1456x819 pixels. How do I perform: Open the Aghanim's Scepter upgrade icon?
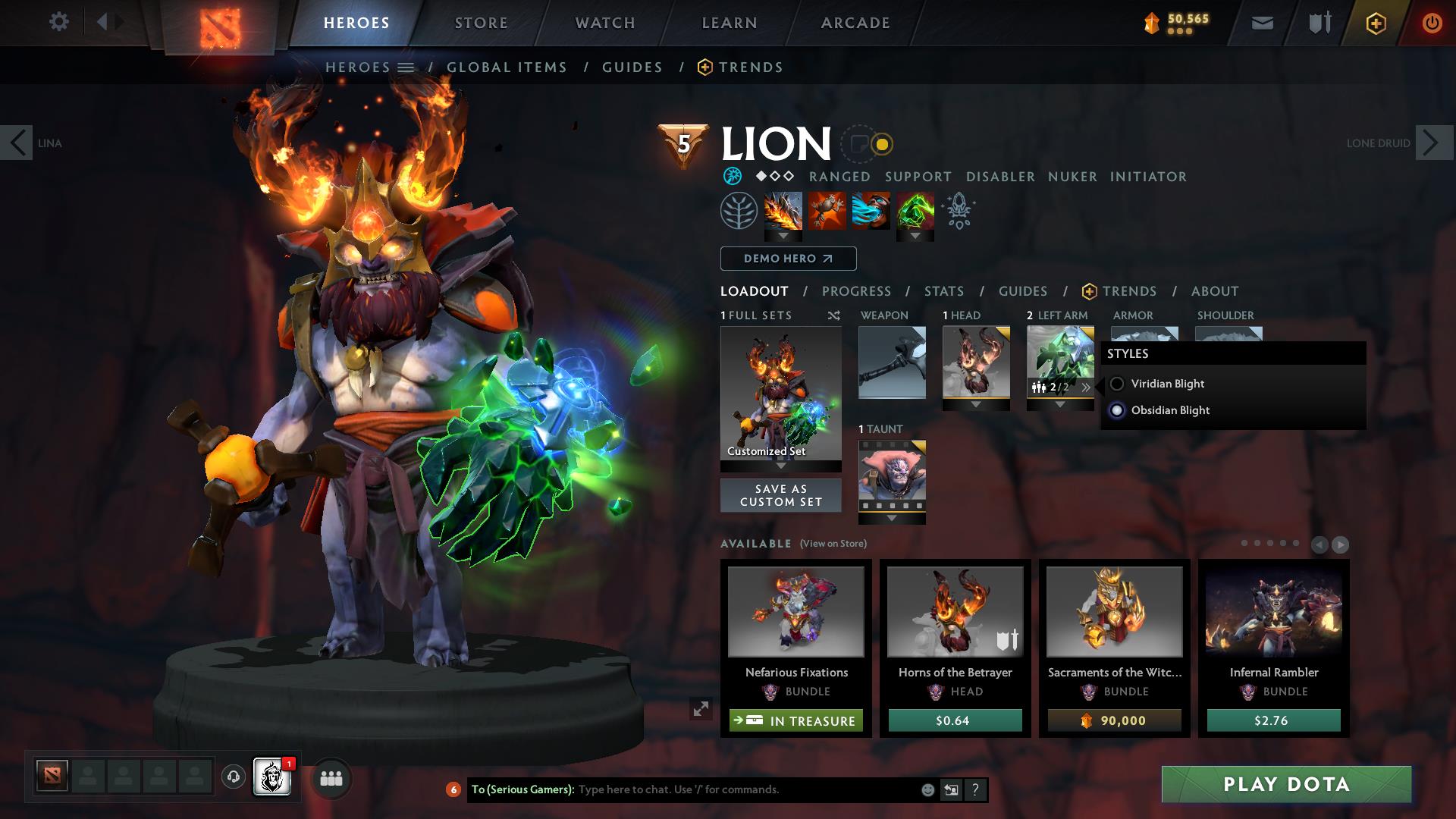957,212
